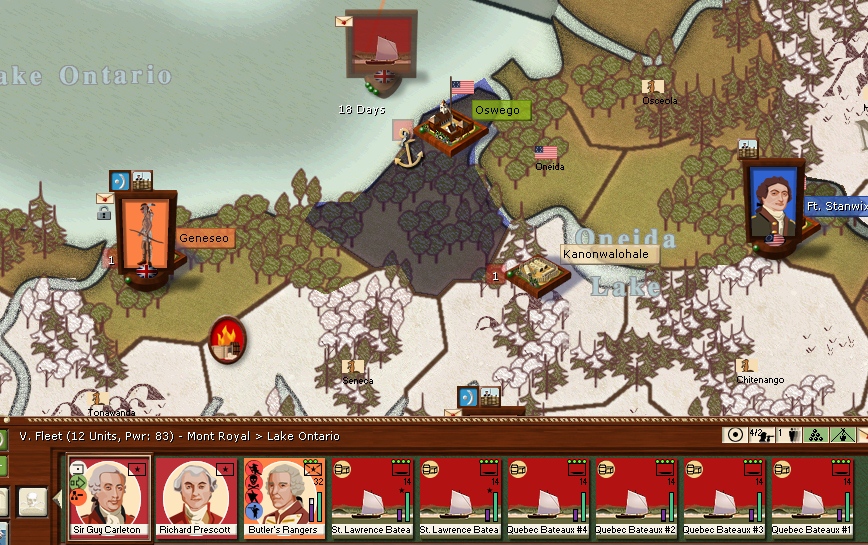Screen dimensions: 868x545
Task: Pick the Quebec Bateaux #4 unit card
Action: [547, 498]
